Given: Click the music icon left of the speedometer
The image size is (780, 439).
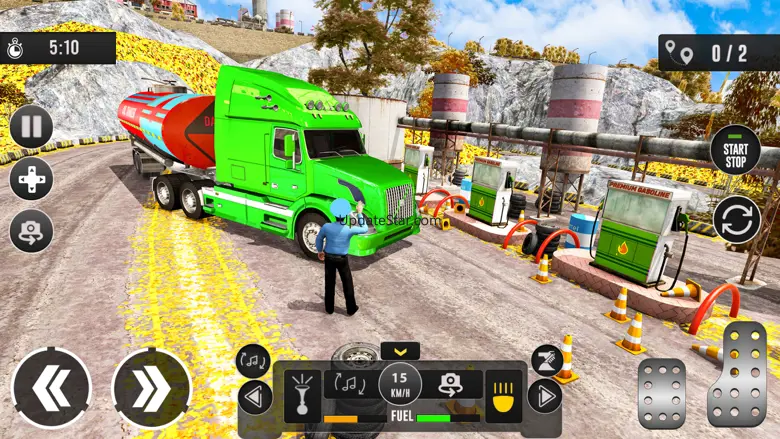Looking at the screenshot, I should click(350, 384).
